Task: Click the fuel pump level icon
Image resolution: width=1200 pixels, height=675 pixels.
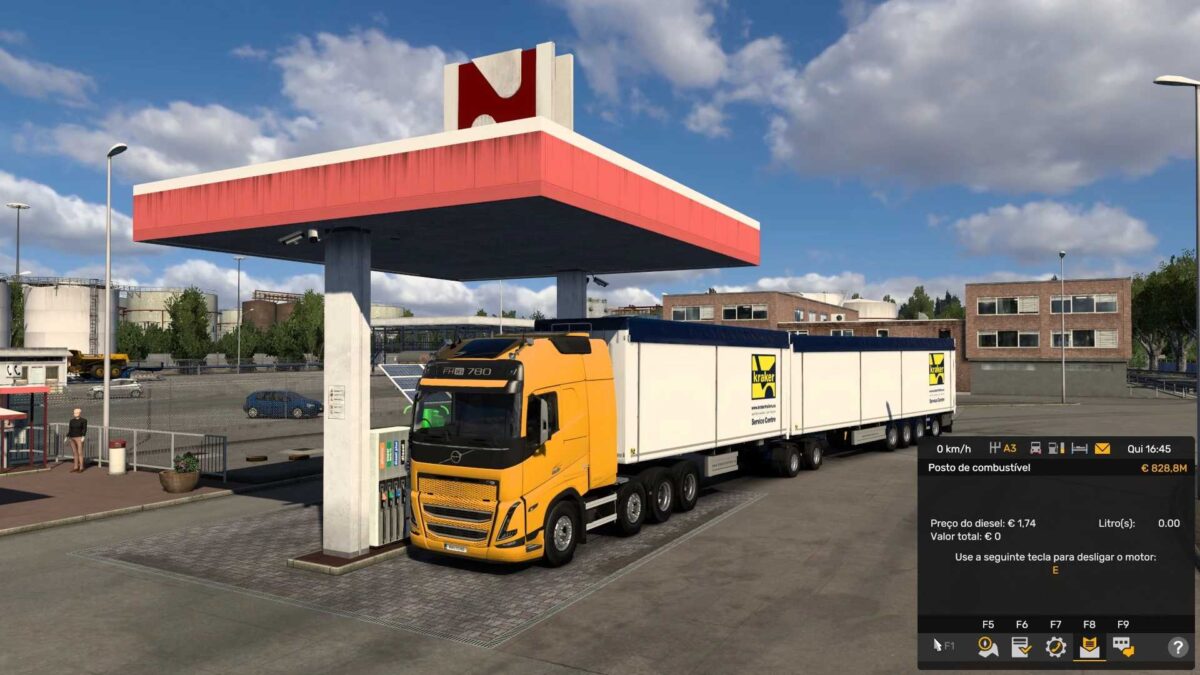Action: coord(1057,448)
